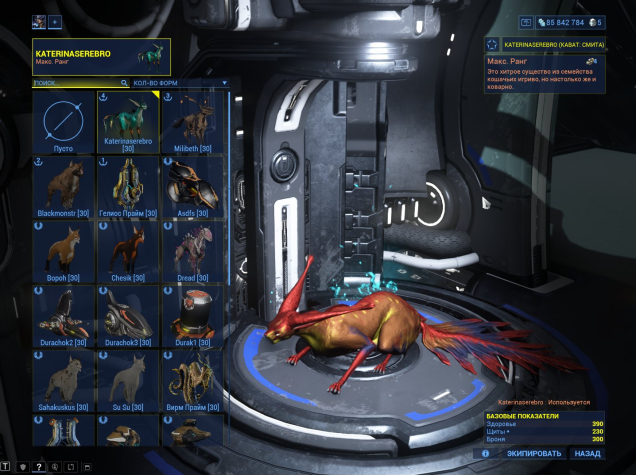Open the КОЛ-ВО ФОРМ sort dropdown
This screenshot has height=475, width=636.
(x=180, y=83)
